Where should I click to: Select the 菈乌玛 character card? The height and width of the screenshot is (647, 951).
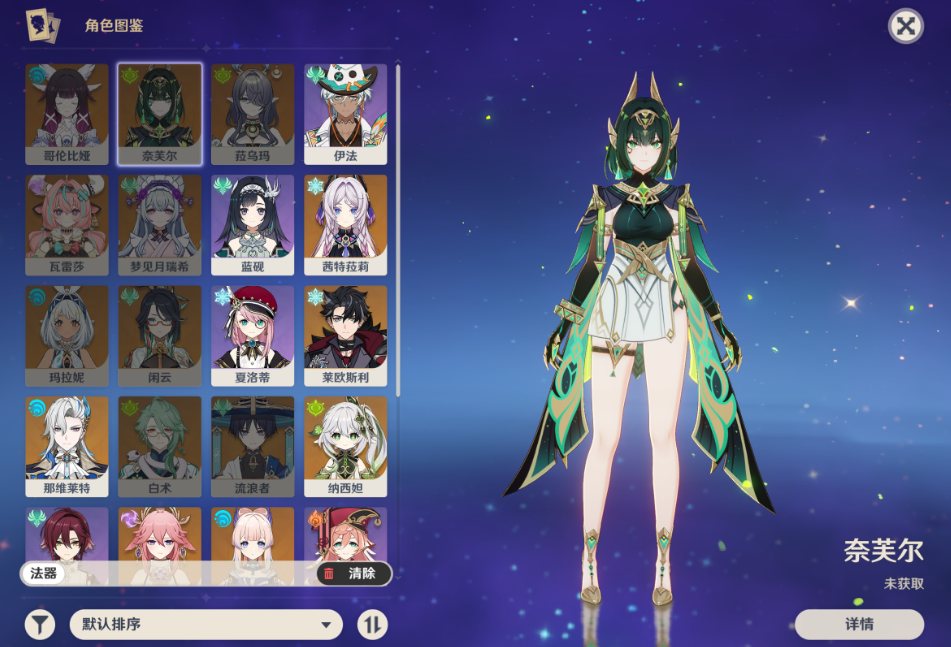coord(253,114)
